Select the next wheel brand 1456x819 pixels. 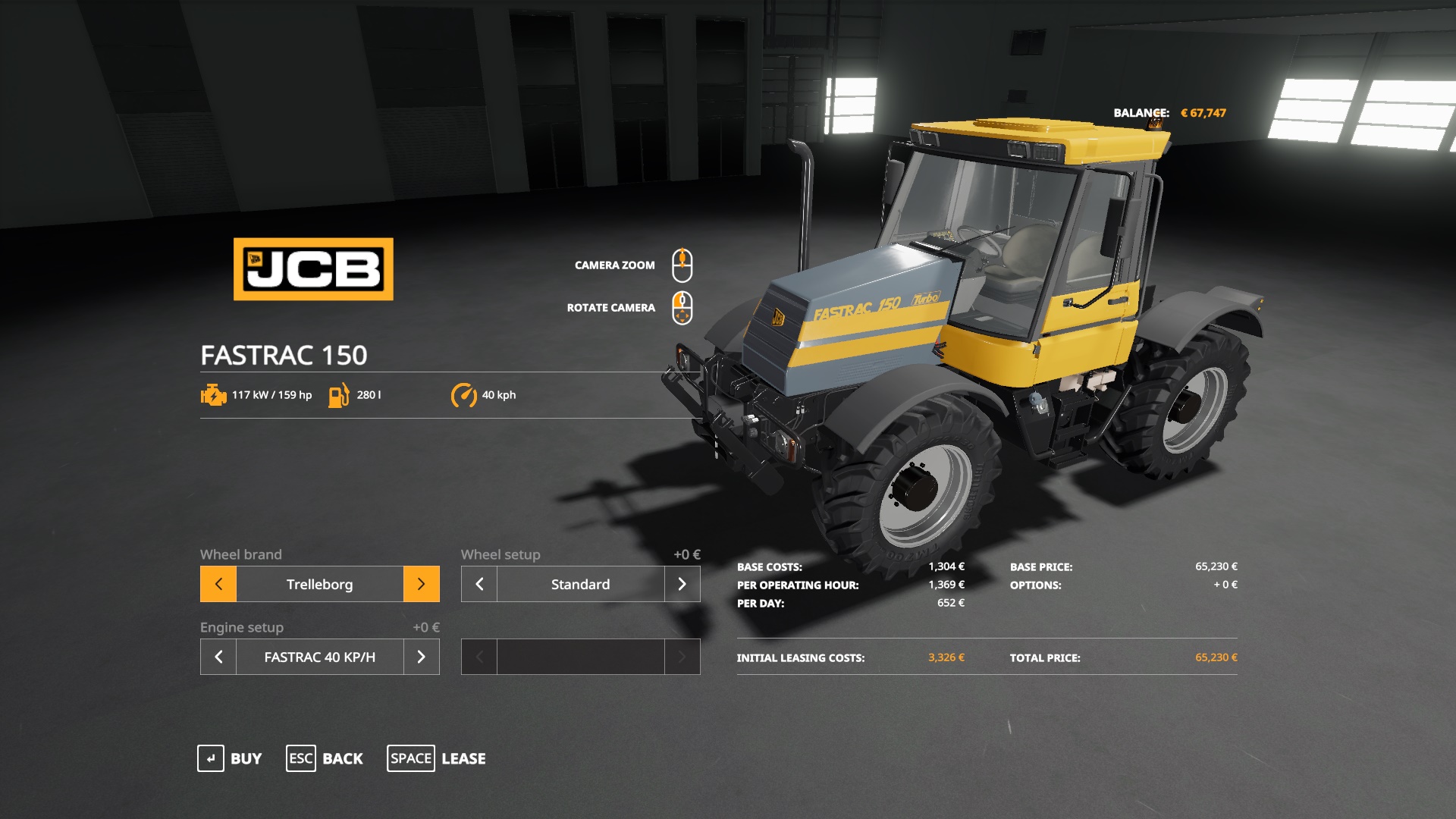[422, 584]
